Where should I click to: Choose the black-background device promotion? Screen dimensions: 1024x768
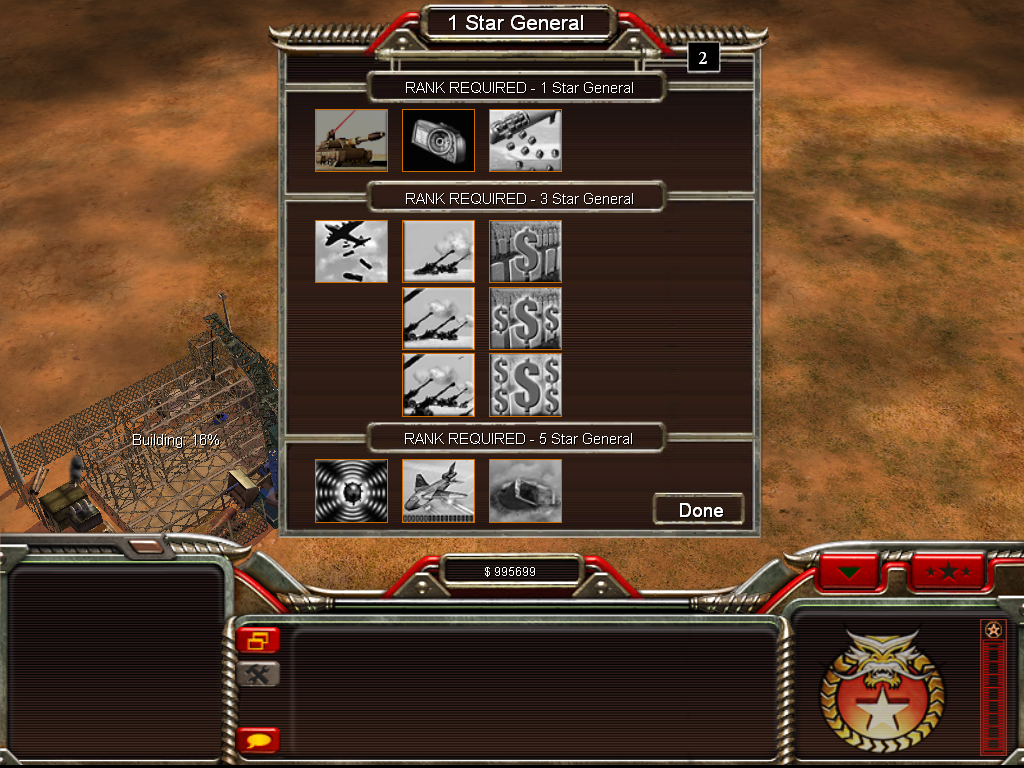[x=438, y=141]
